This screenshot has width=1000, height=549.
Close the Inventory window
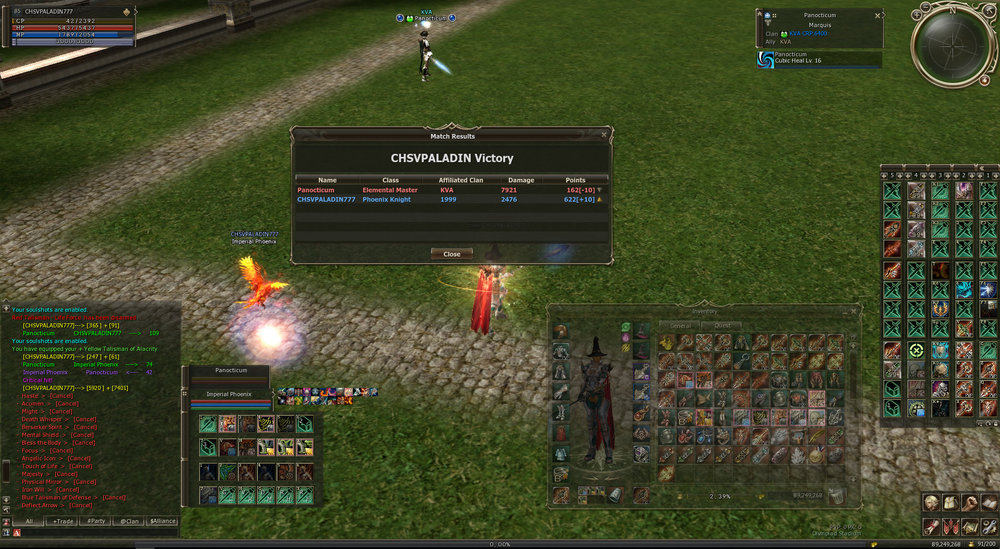tap(853, 311)
